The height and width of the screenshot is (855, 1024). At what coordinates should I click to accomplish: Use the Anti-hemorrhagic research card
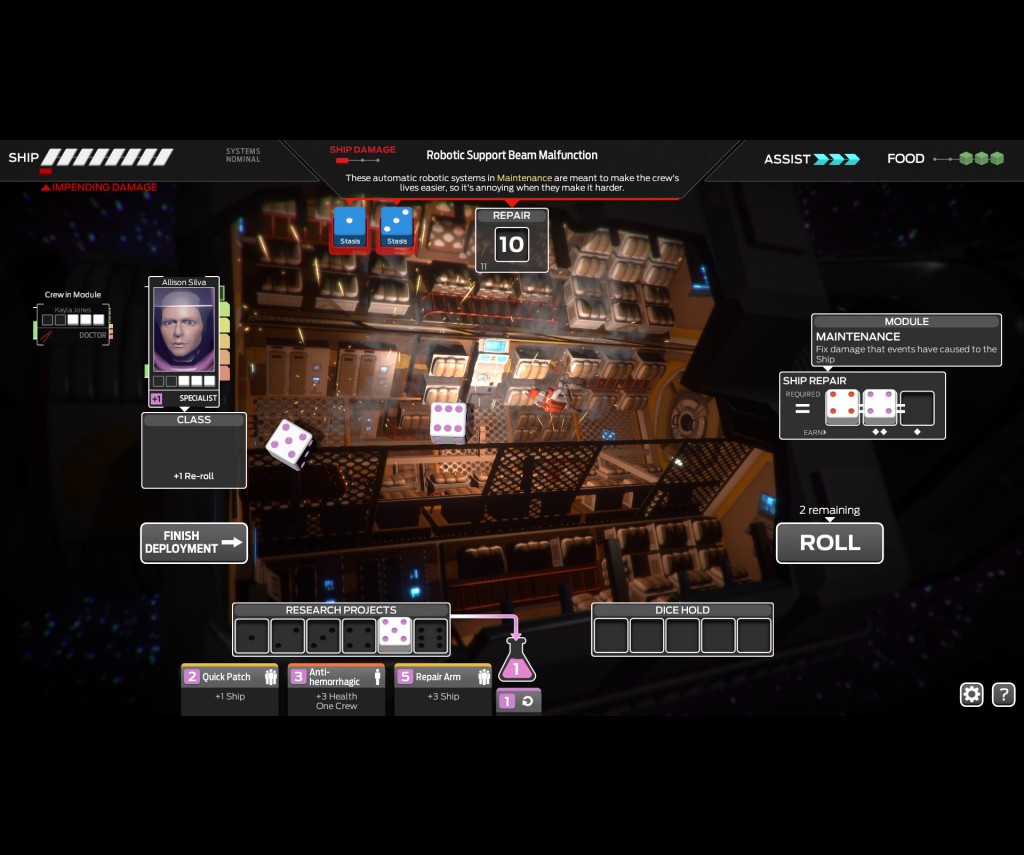click(336, 688)
